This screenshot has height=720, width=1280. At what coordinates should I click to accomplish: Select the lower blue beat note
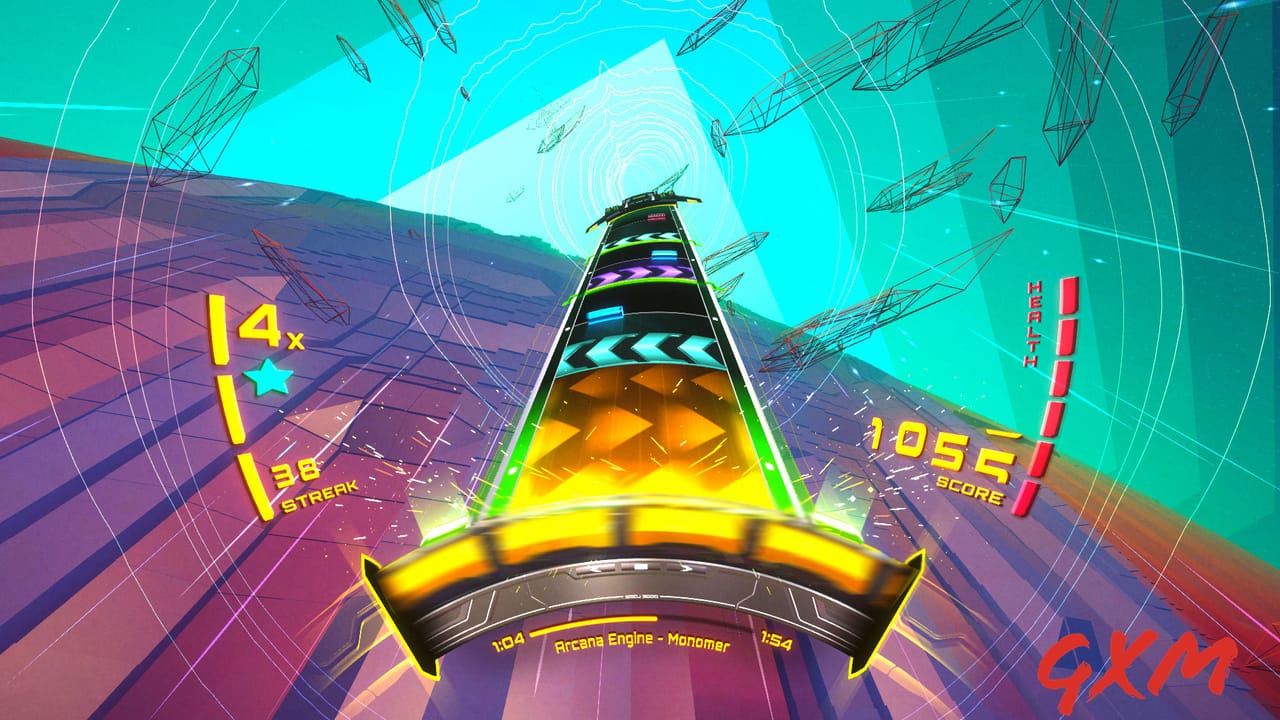[603, 314]
